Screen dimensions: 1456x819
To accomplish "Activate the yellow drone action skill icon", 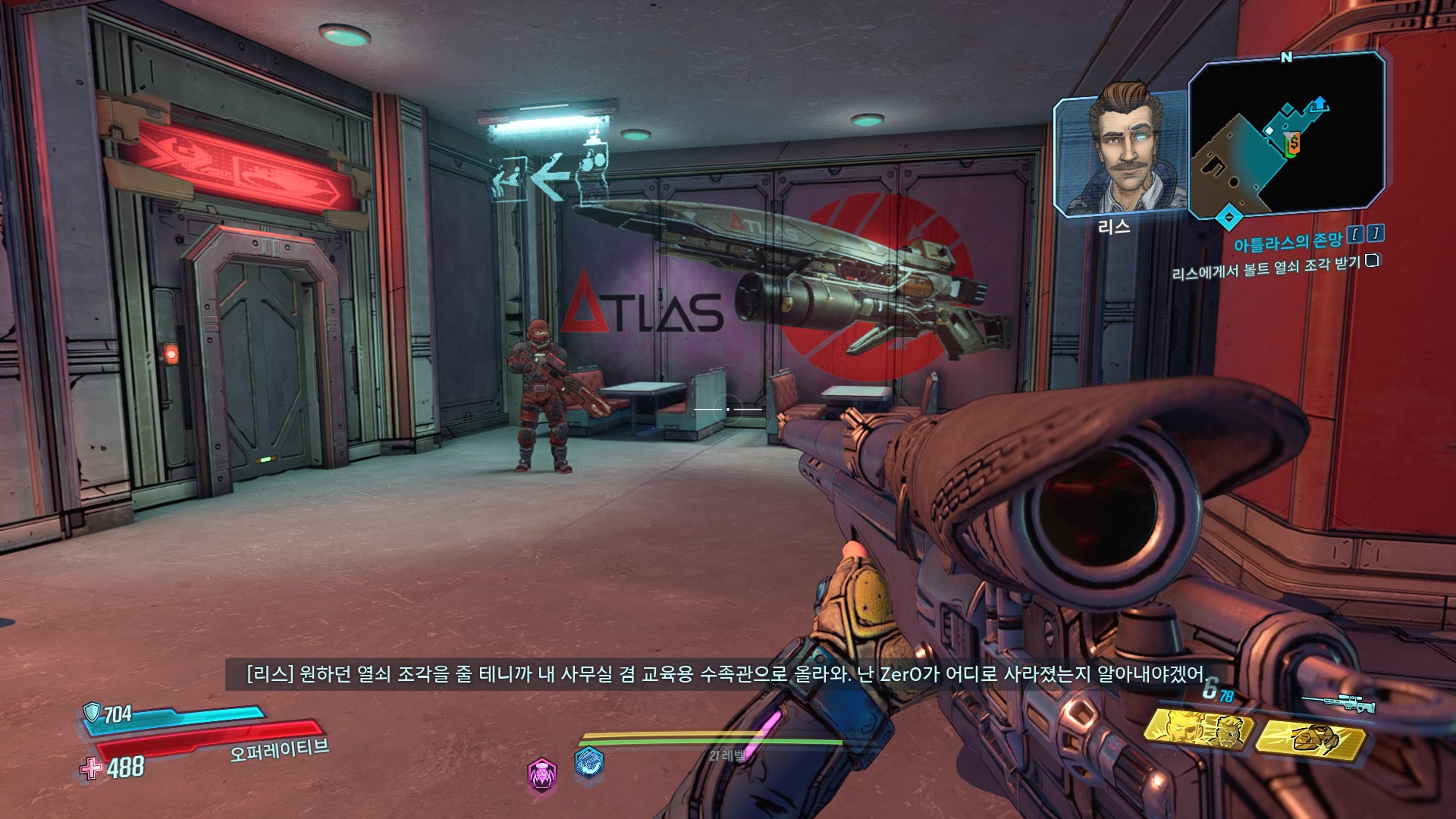I will (x=1310, y=734).
